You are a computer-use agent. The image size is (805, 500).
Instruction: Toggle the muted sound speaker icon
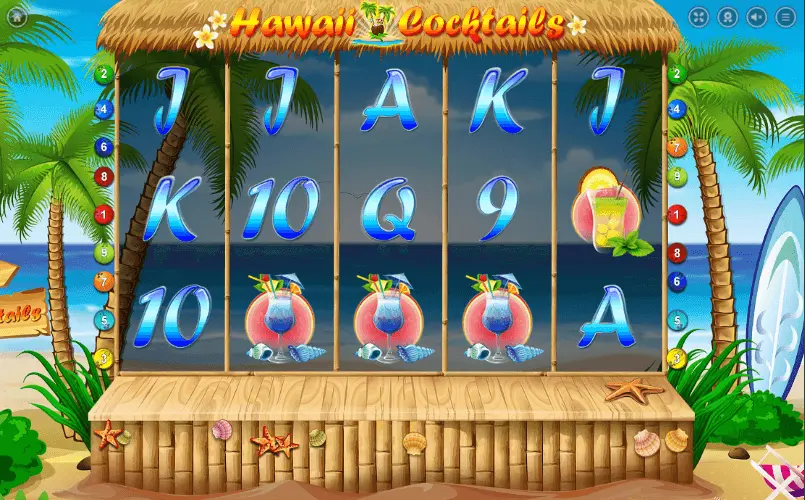point(757,17)
